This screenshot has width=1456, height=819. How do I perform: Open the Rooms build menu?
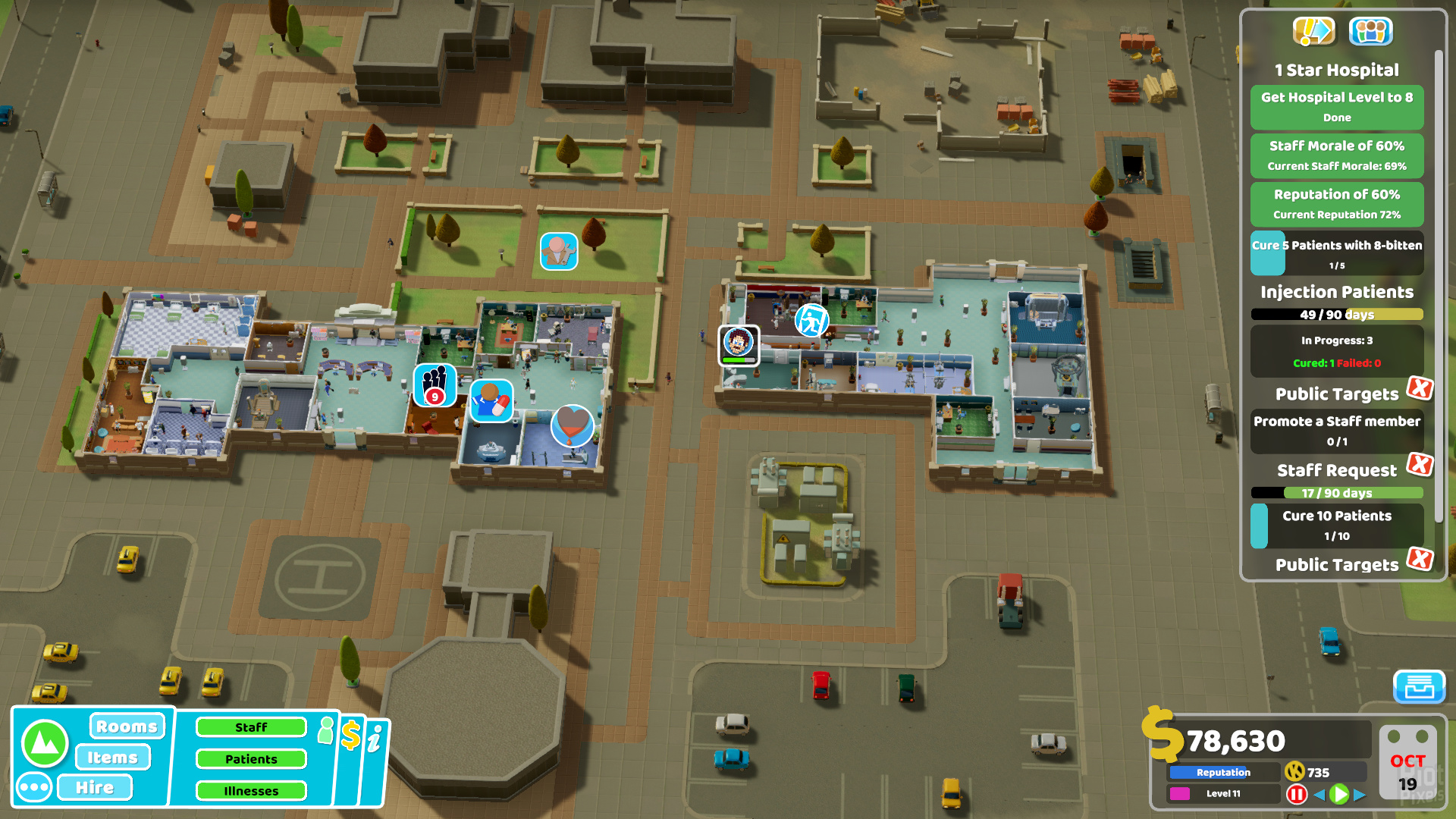click(x=127, y=726)
